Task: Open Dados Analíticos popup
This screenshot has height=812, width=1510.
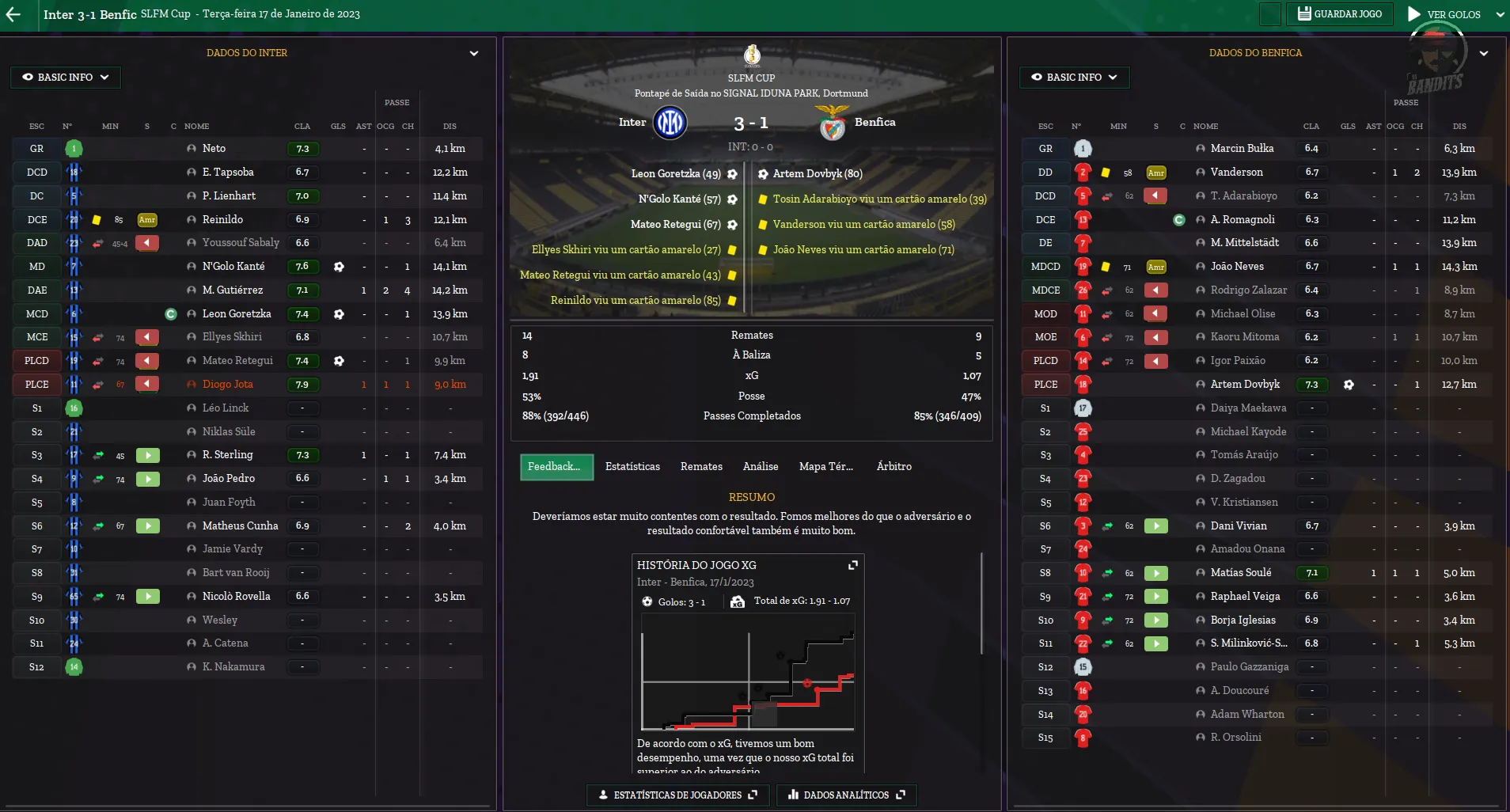Action: tap(846, 795)
